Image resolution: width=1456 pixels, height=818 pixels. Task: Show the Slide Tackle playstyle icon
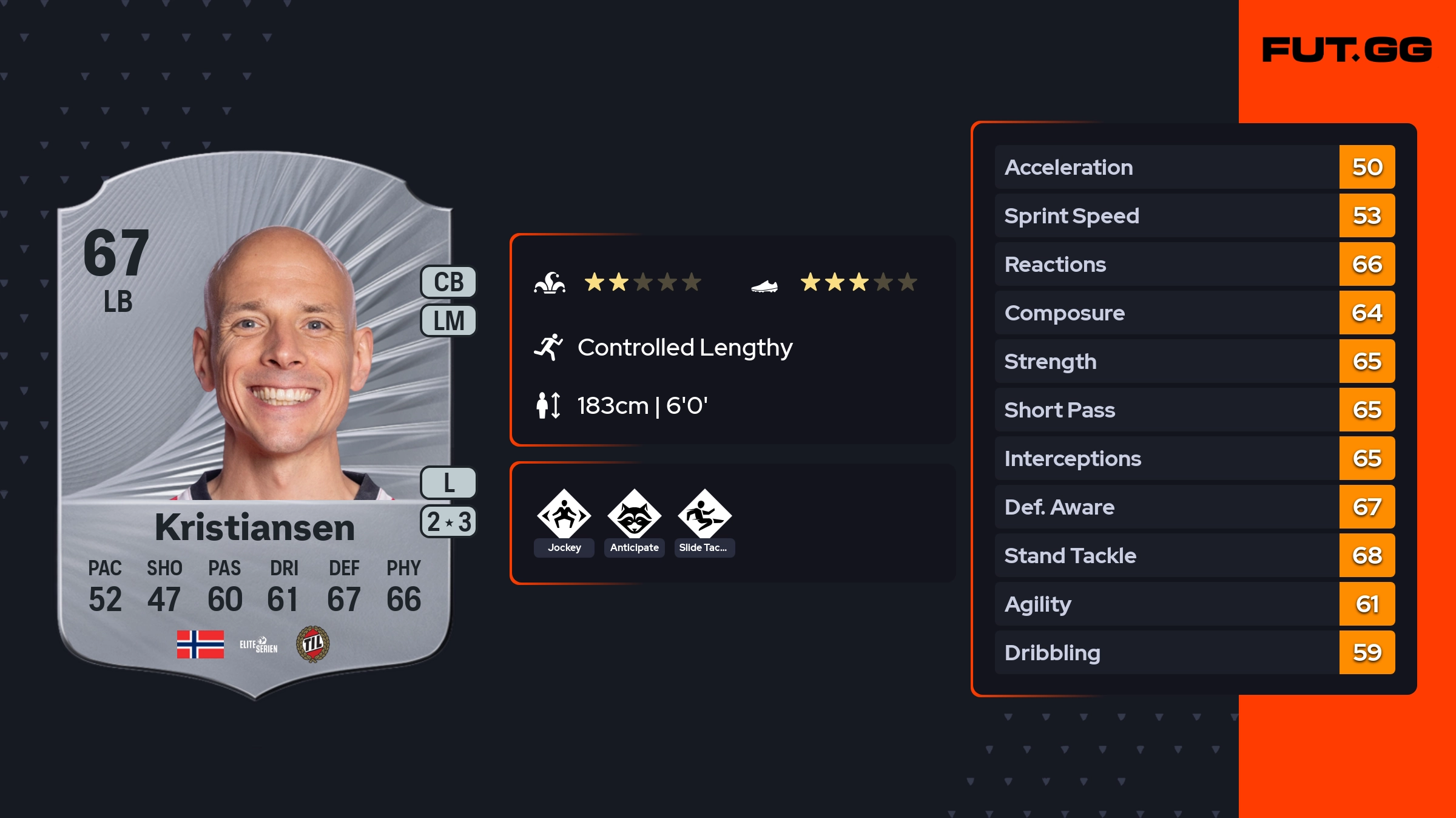[704, 515]
